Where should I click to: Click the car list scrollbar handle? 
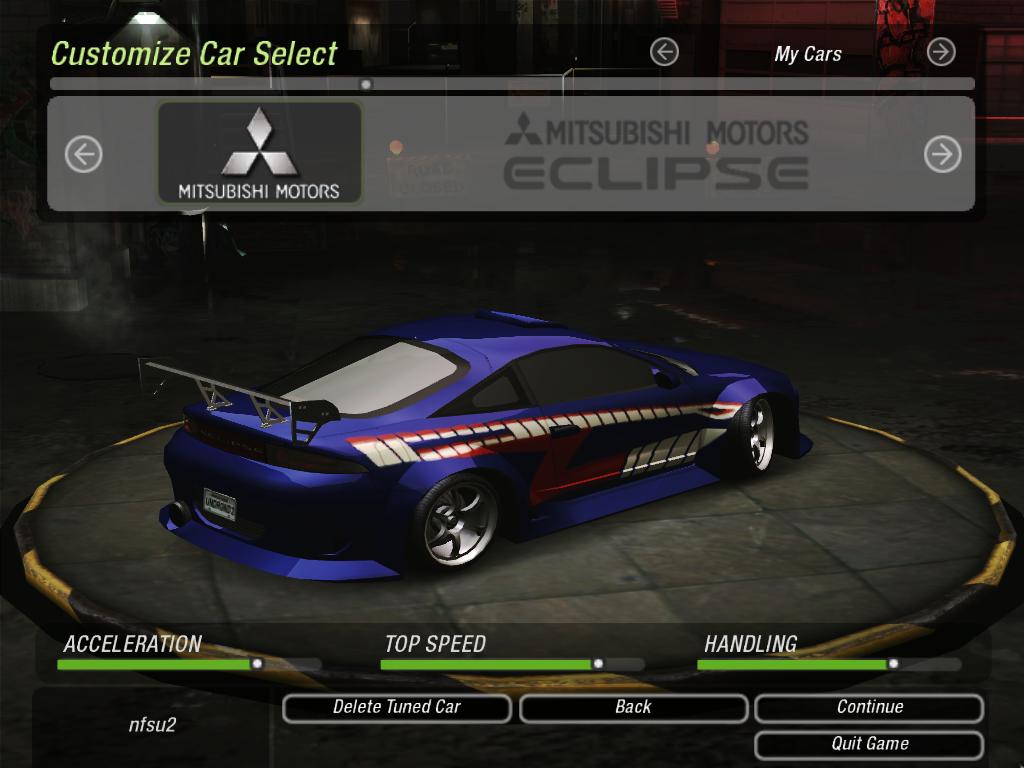tap(366, 84)
